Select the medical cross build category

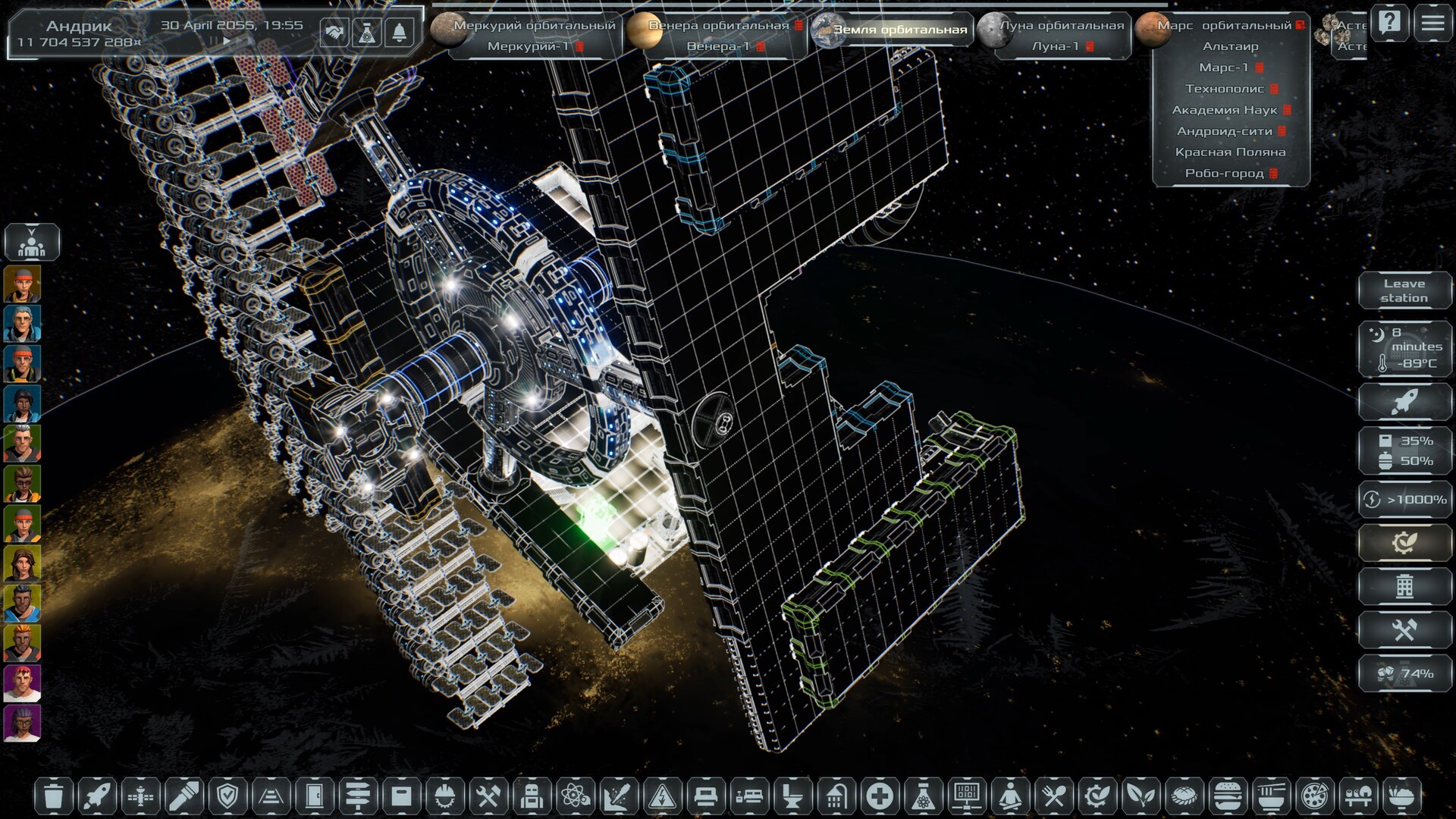(x=880, y=796)
